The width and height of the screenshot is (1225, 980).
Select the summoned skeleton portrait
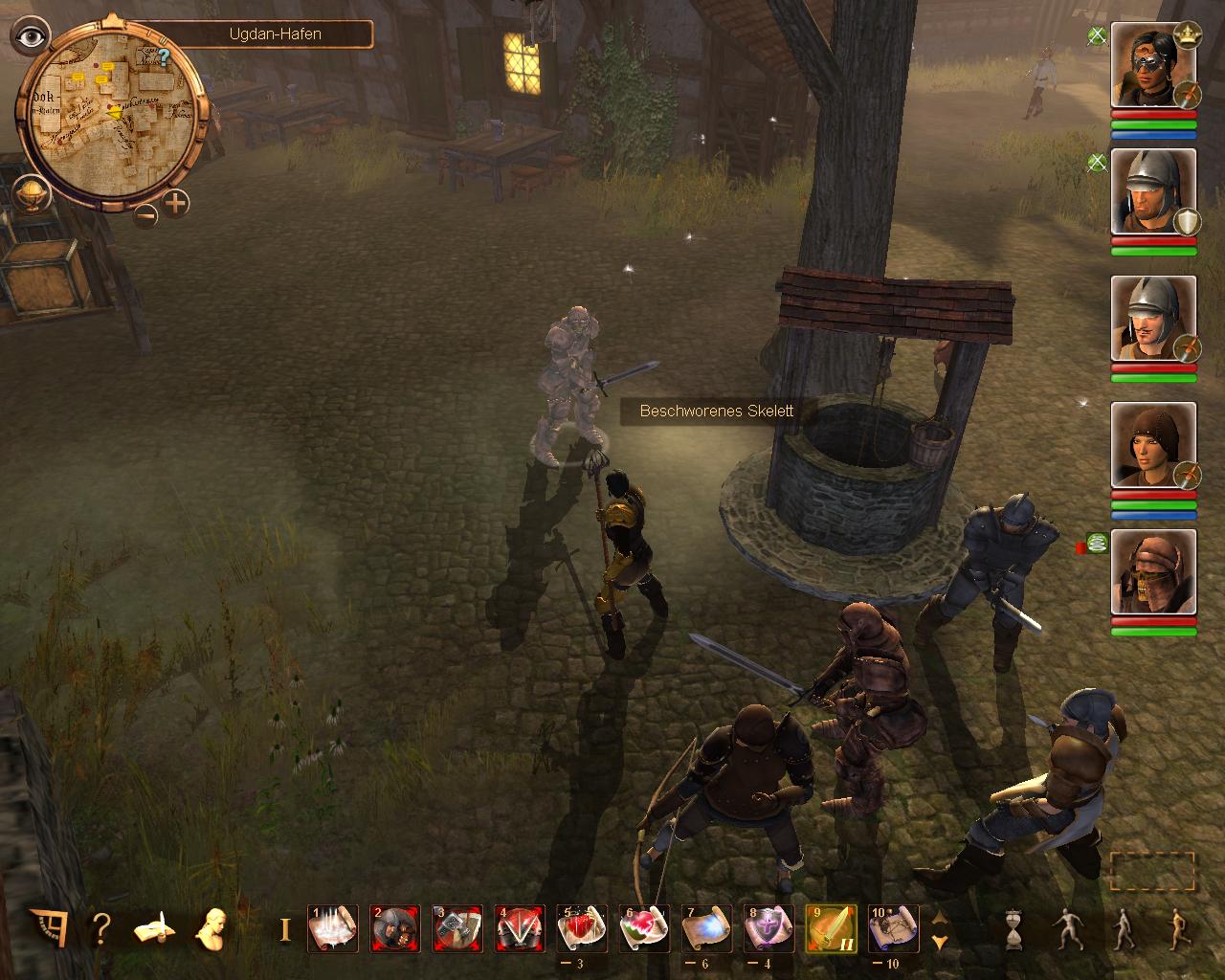pyautogui.click(x=1152, y=571)
